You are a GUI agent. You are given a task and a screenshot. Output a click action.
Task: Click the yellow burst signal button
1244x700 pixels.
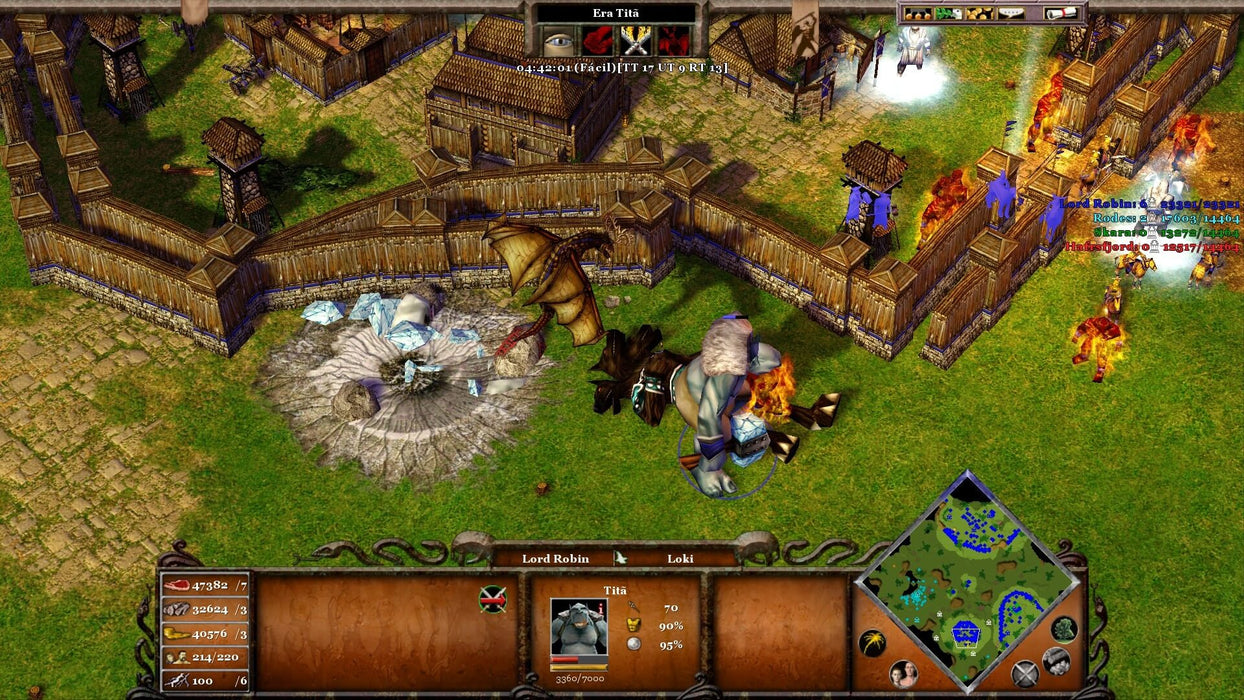tap(872, 643)
